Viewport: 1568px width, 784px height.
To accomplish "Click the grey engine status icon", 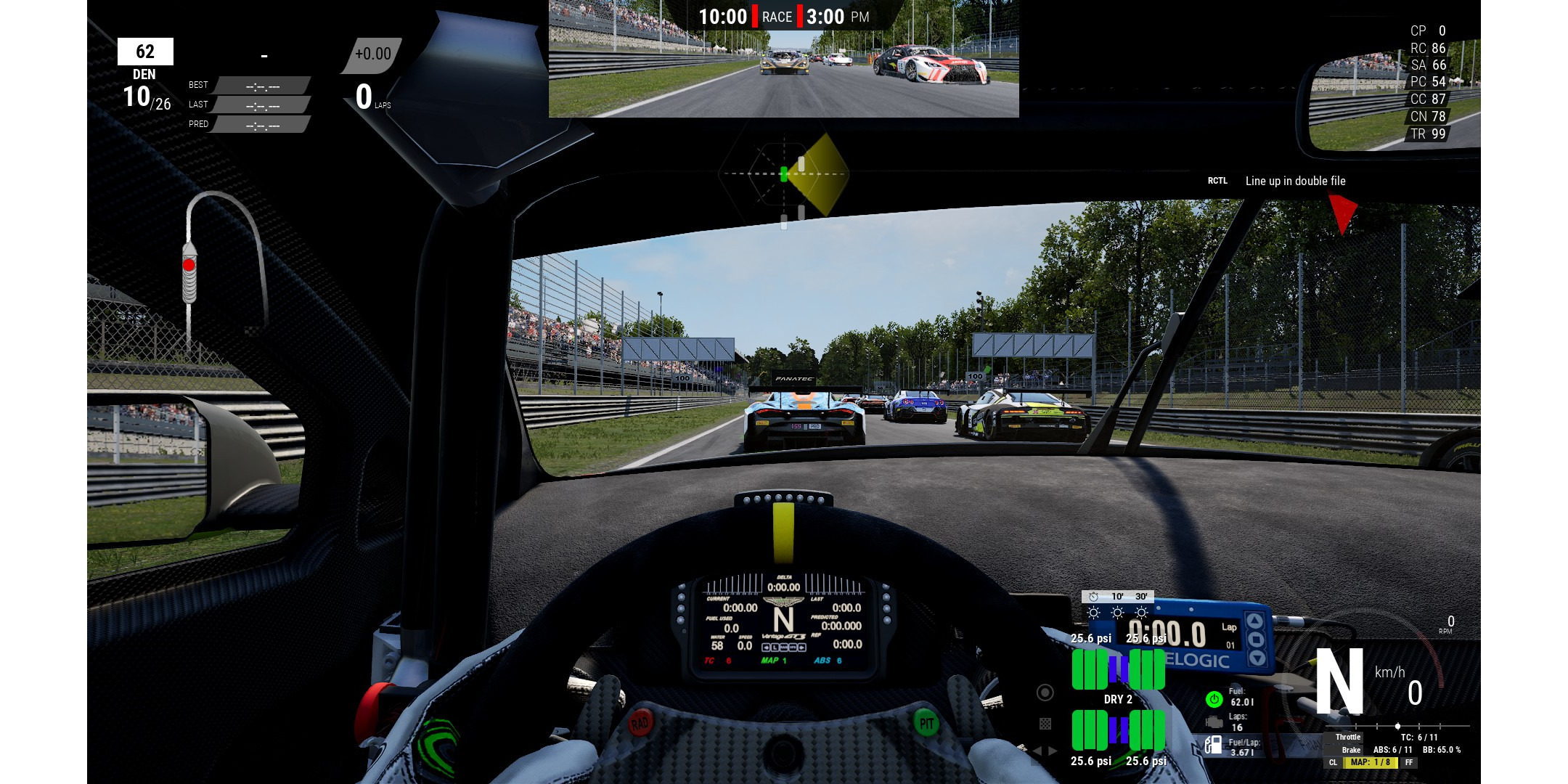I will (x=1214, y=722).
